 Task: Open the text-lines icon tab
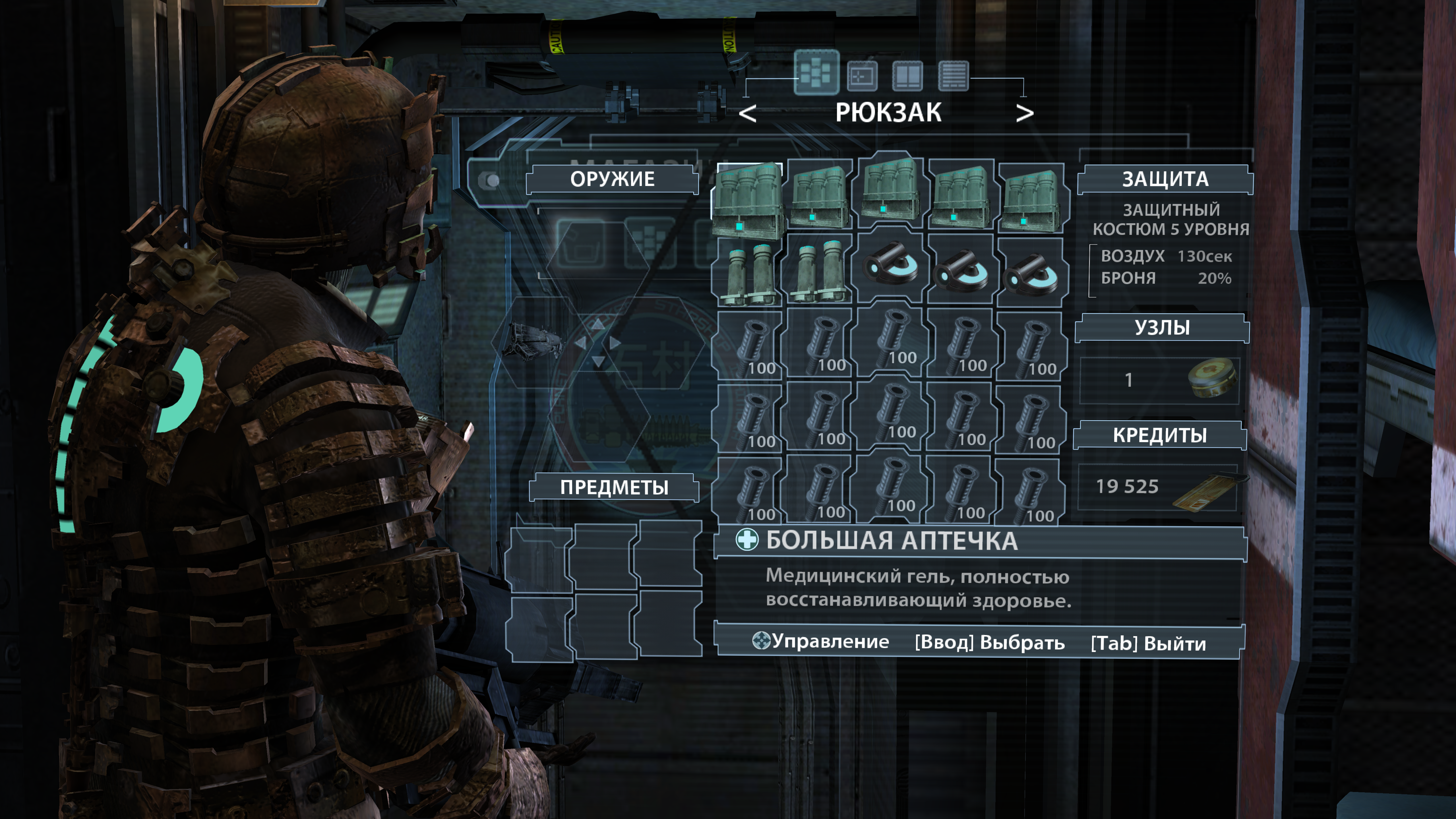click(x=953, y=76)
